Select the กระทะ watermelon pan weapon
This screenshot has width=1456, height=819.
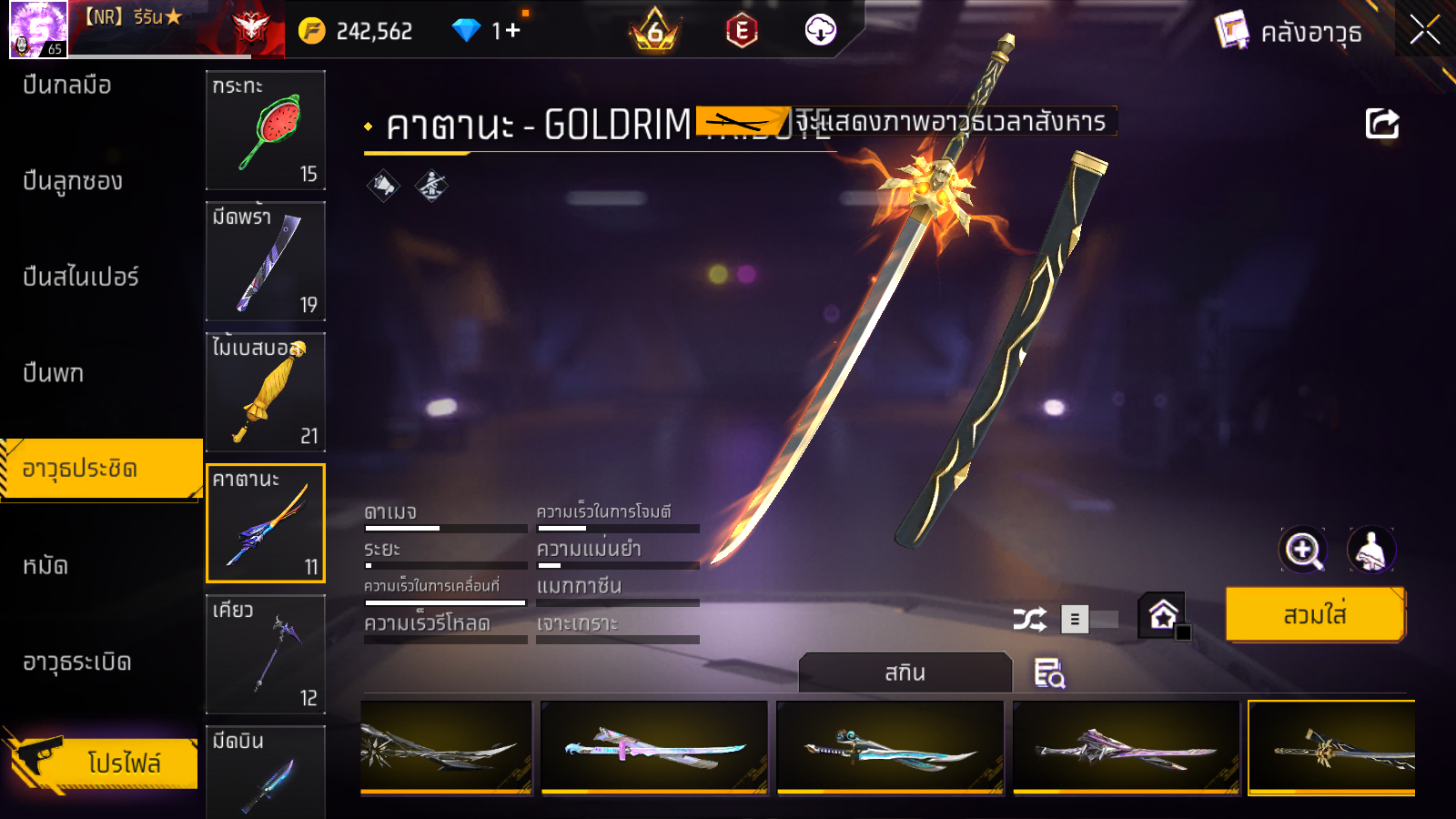pos(266,130)
